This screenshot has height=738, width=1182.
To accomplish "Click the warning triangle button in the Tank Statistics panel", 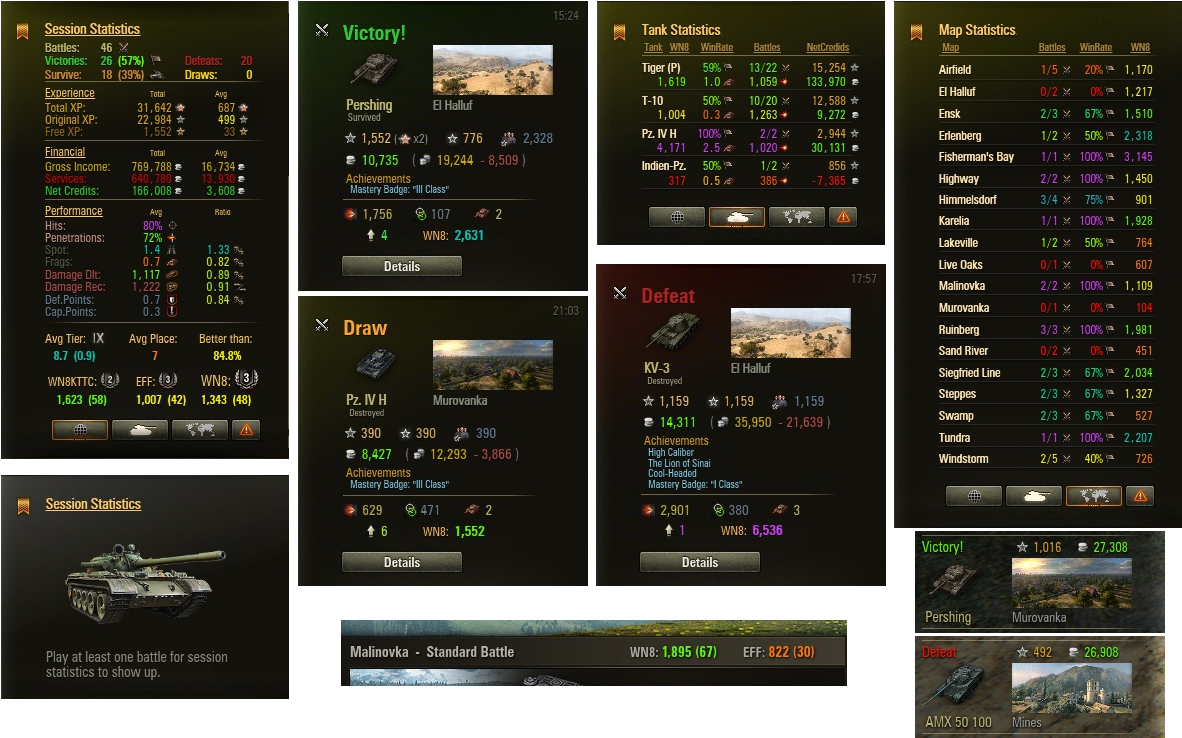I will coord(843,217).
